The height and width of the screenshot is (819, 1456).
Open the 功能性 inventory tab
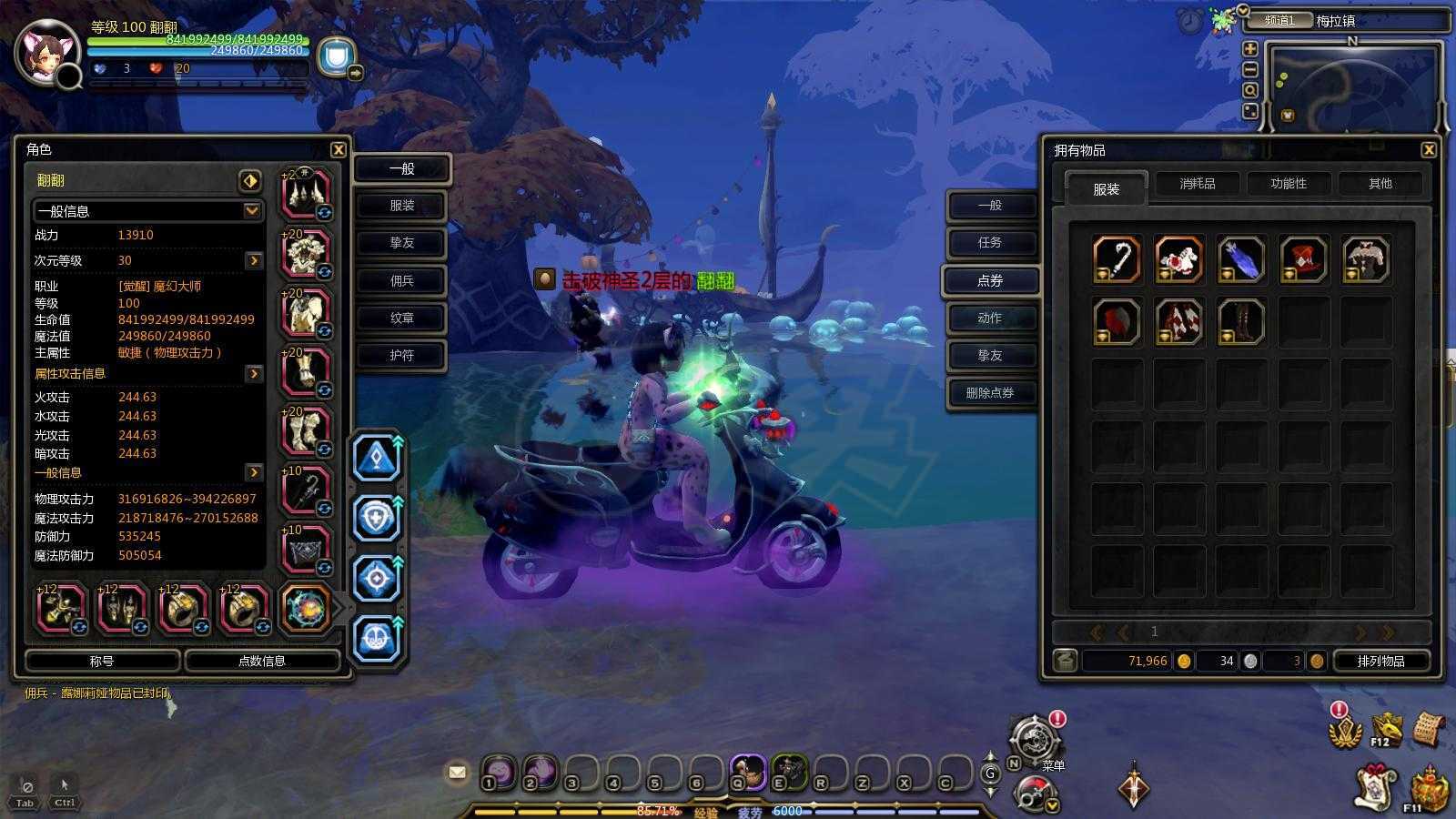(x=1289, y=184)
